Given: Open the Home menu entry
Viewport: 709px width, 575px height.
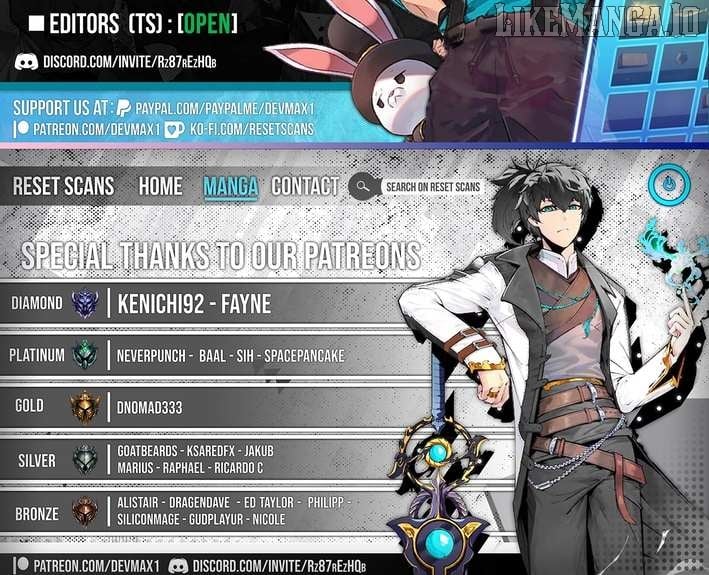Looking at the screenshot, I should tap(160, 186).
